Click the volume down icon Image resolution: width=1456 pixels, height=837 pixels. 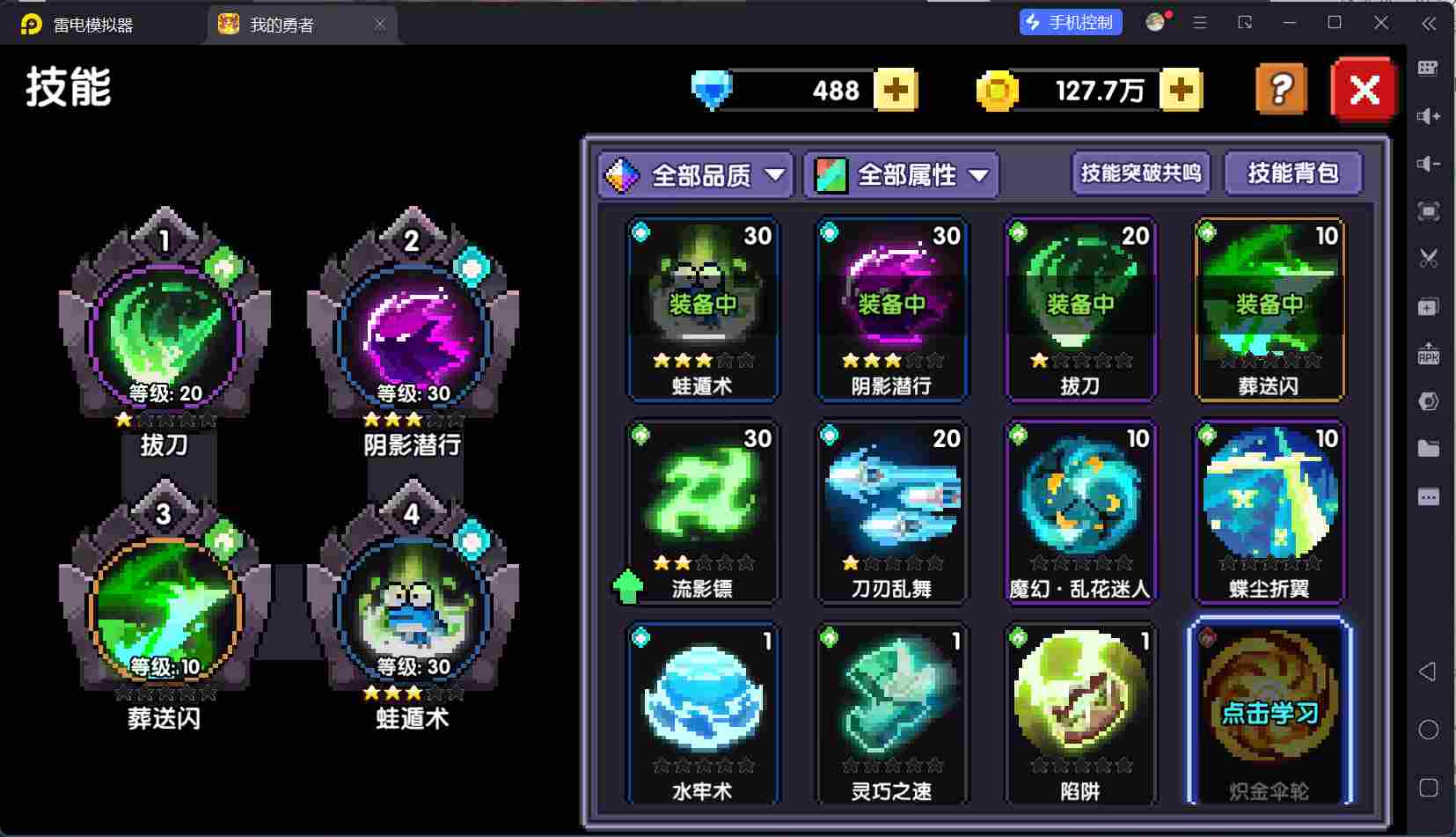click(x=1430, y=163)
